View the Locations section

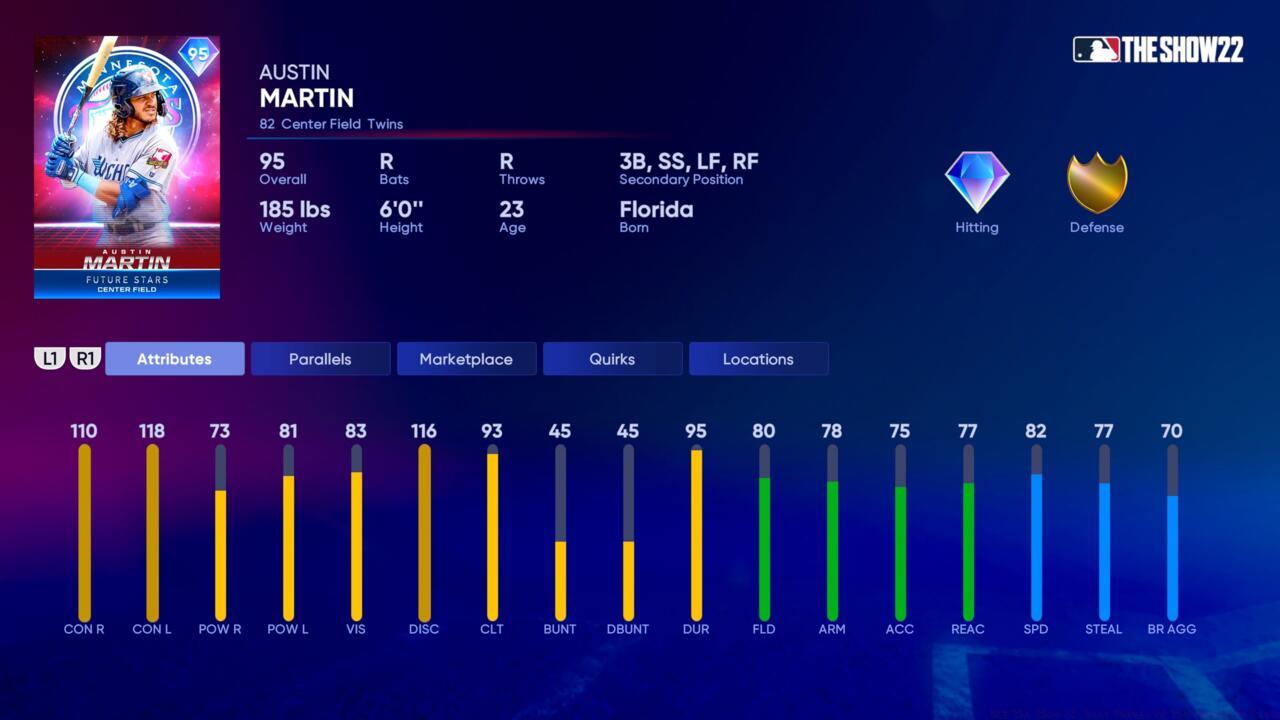coord(758,358)
